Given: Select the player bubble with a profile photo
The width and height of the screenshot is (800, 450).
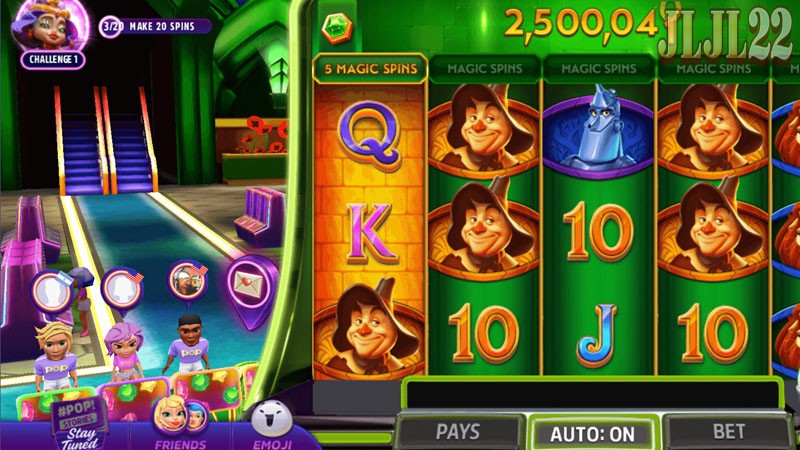Looking at the screenshot, I should [186, 280].
